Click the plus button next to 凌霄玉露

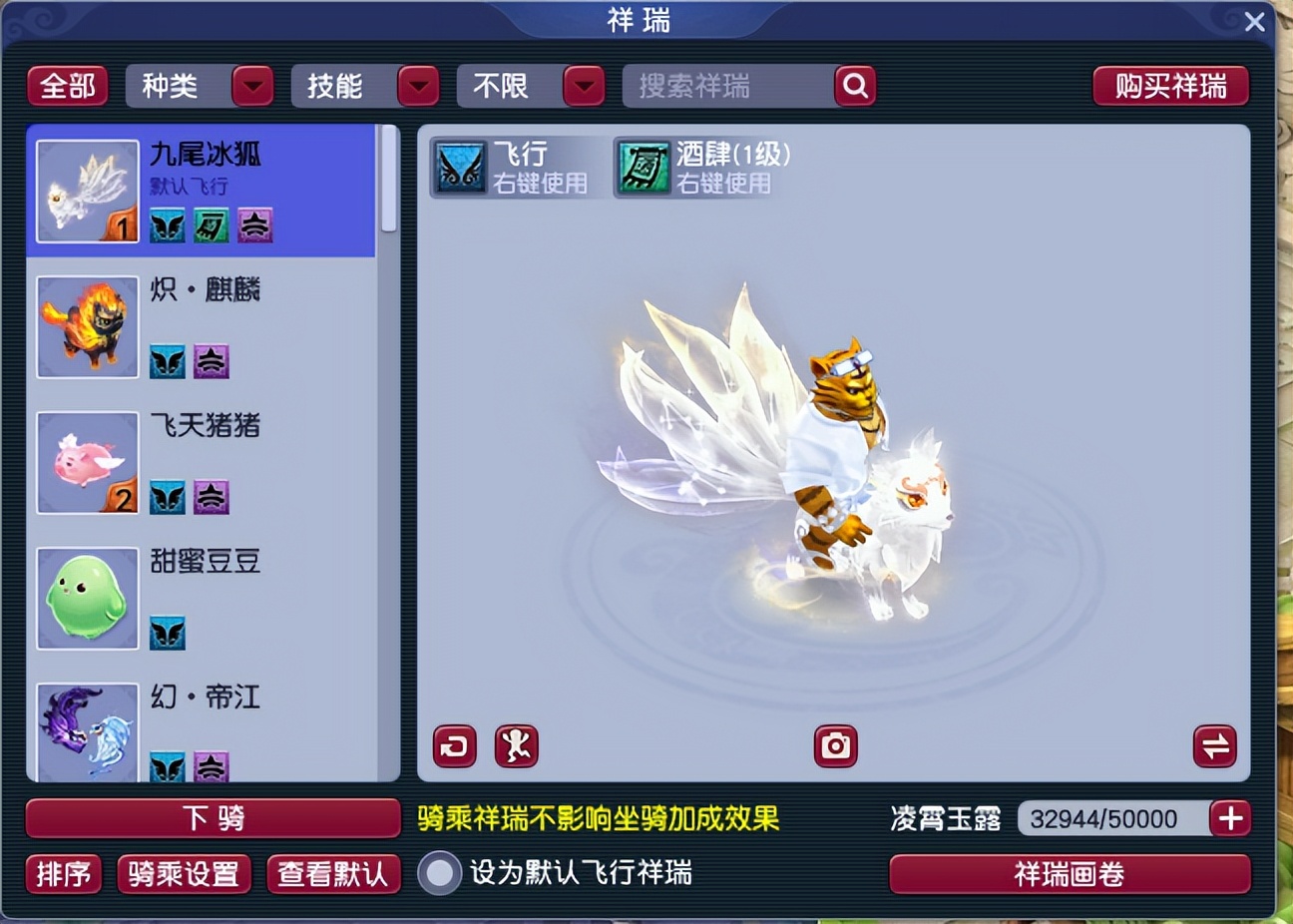coord(1230,818)
